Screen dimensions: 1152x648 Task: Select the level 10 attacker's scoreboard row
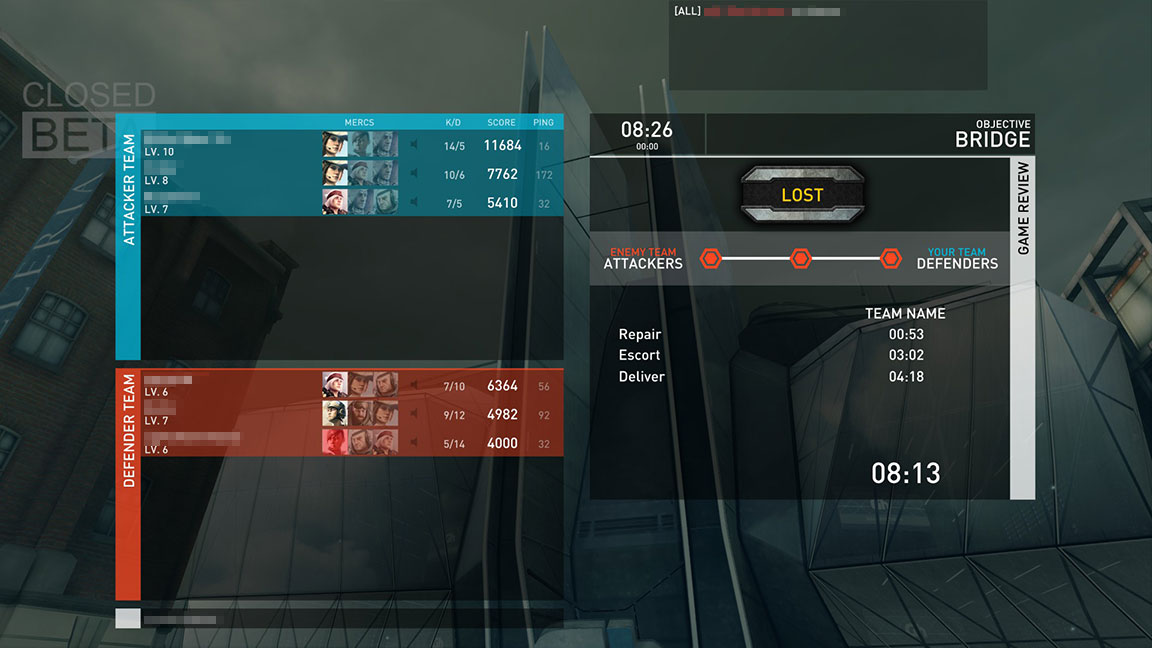[230, 145]
